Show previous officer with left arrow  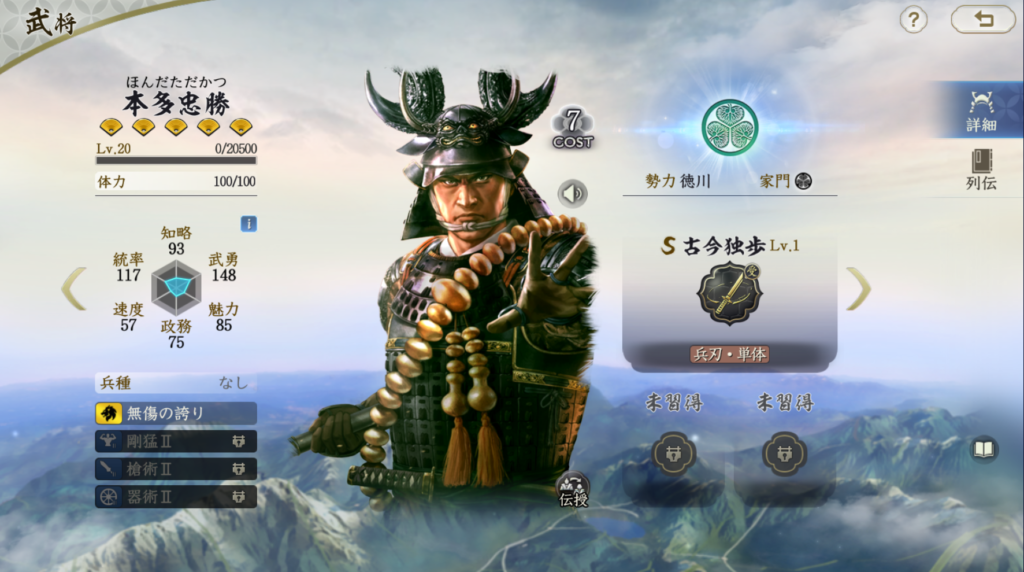point(73,288)
